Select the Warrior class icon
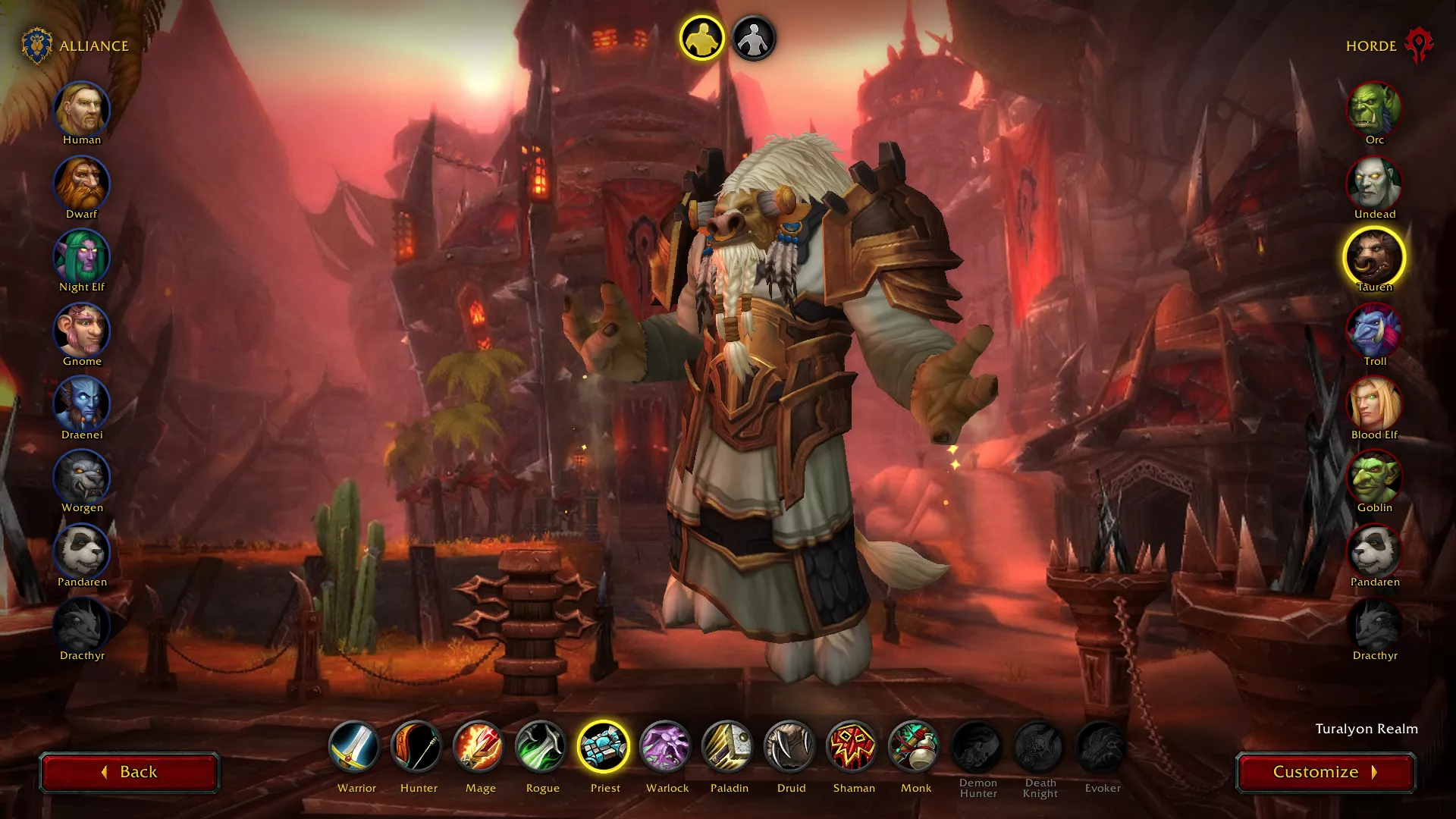The width and height of the screenshot is (1456, 819). tap(355, 747)
